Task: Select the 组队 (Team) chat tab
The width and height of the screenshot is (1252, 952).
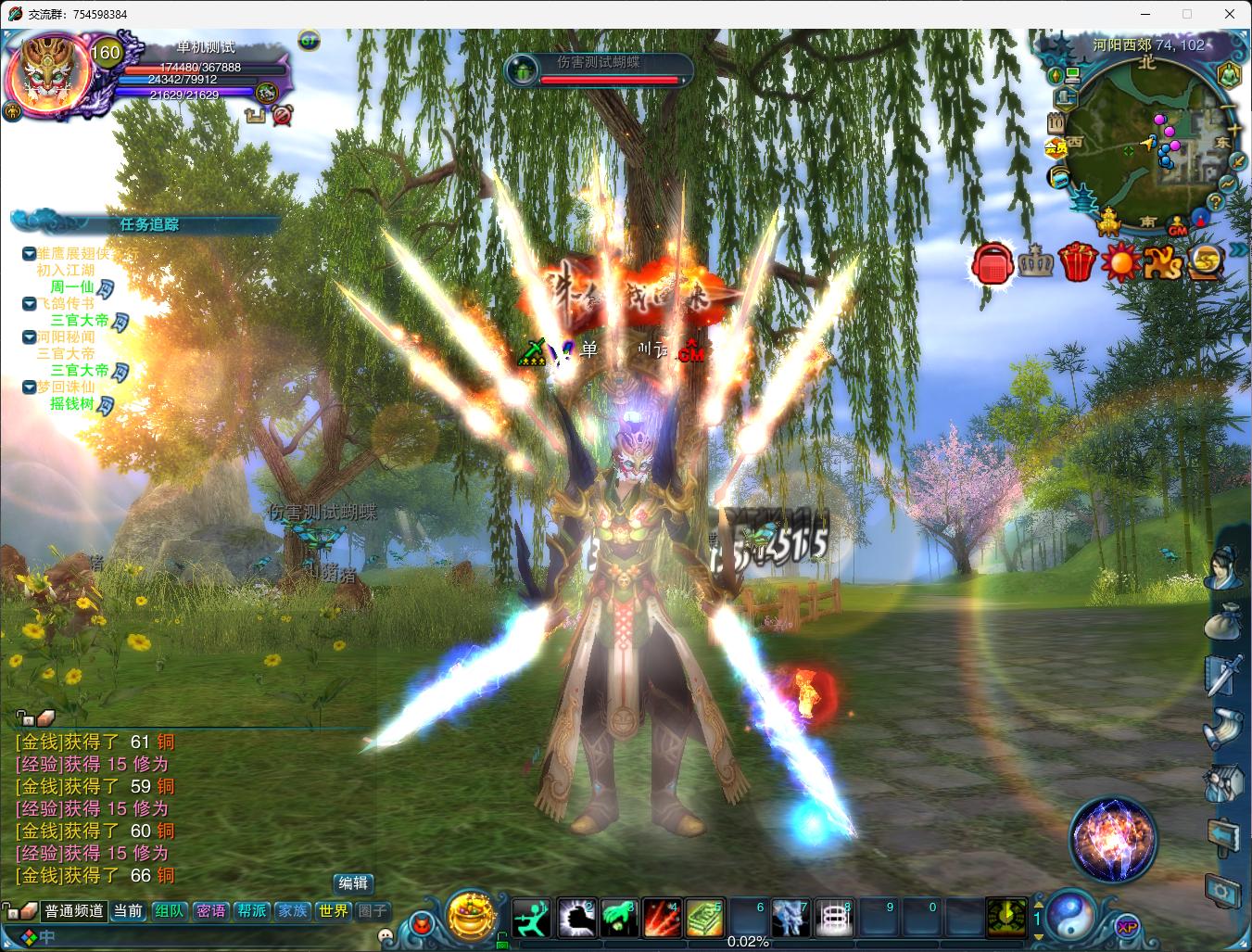Action: click(169, 911)
